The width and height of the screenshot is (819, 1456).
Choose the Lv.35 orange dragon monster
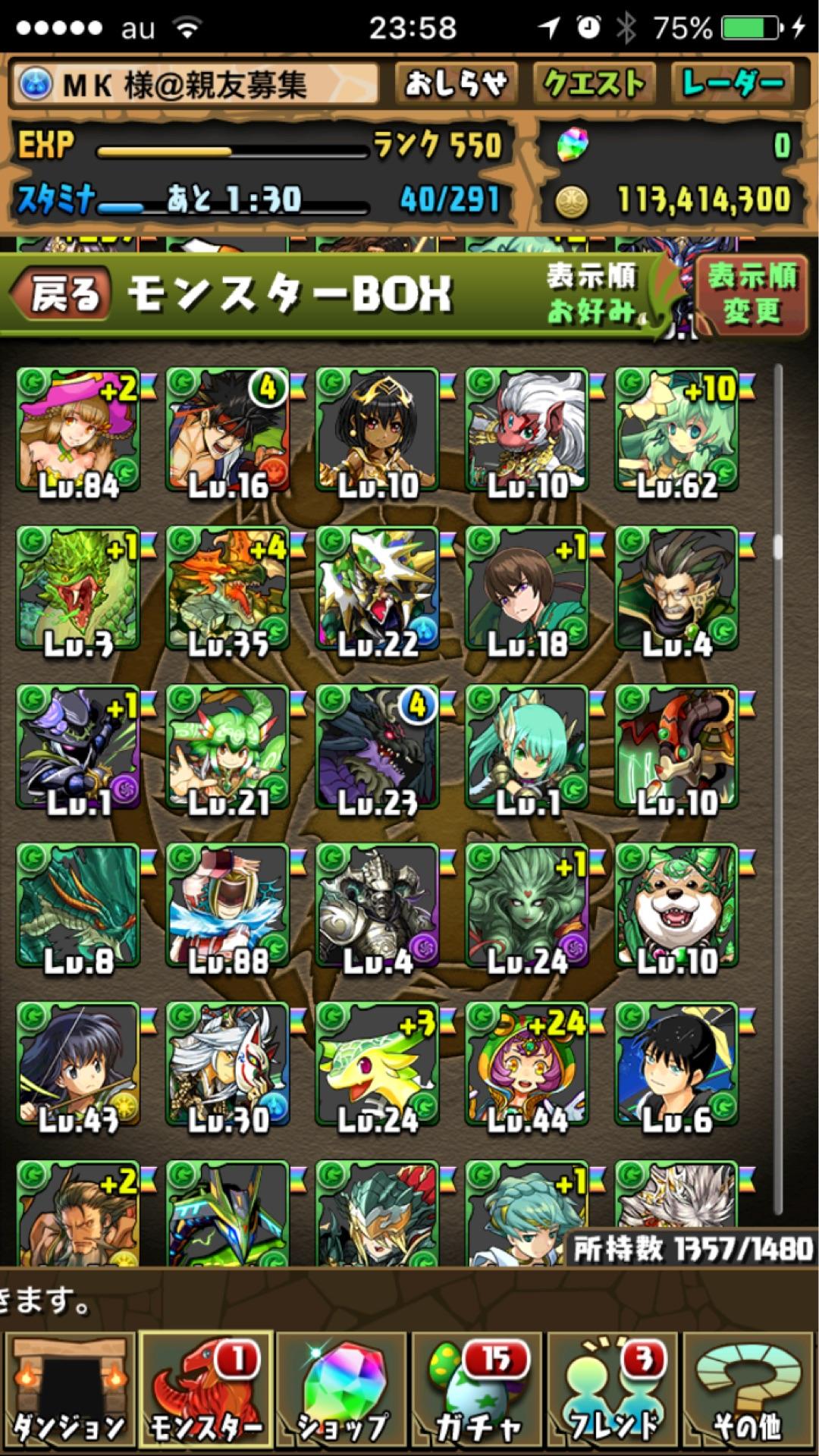(227, 589)
